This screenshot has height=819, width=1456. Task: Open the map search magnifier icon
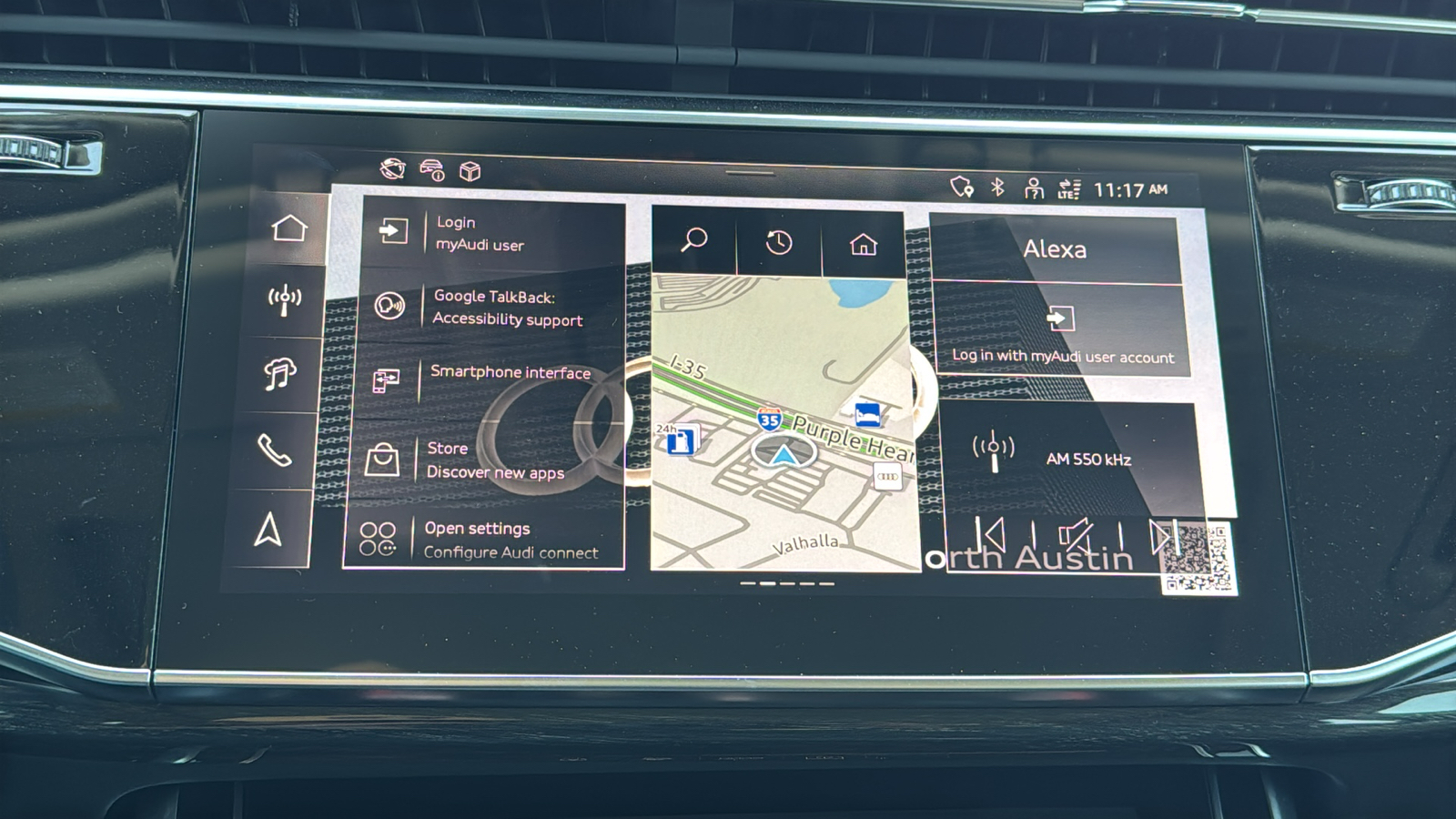pyautogui.click(x=694, y=243)
